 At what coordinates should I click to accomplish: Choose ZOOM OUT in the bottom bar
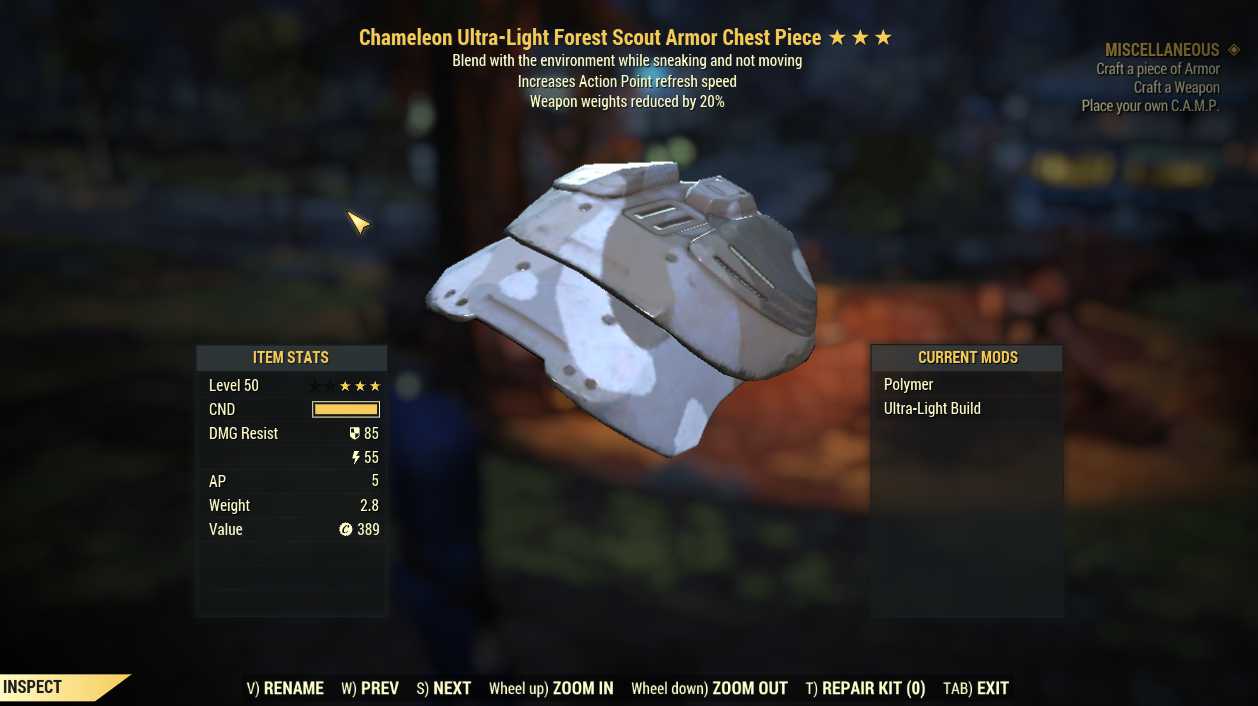tap(709, 688)
